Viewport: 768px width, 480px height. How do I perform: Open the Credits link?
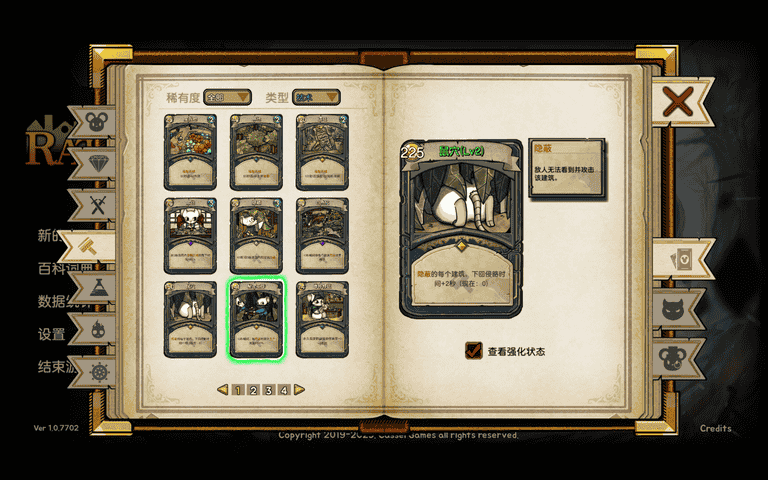(x=715, y=428)
